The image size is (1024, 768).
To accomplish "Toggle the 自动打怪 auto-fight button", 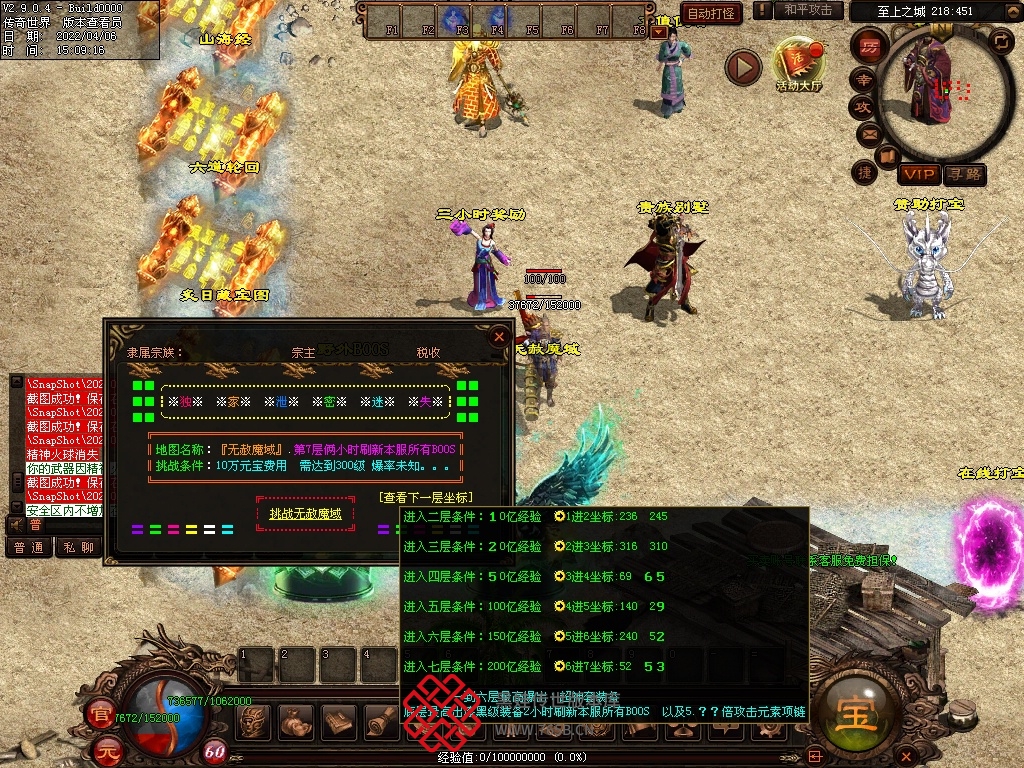I will [x=712, y=13].
